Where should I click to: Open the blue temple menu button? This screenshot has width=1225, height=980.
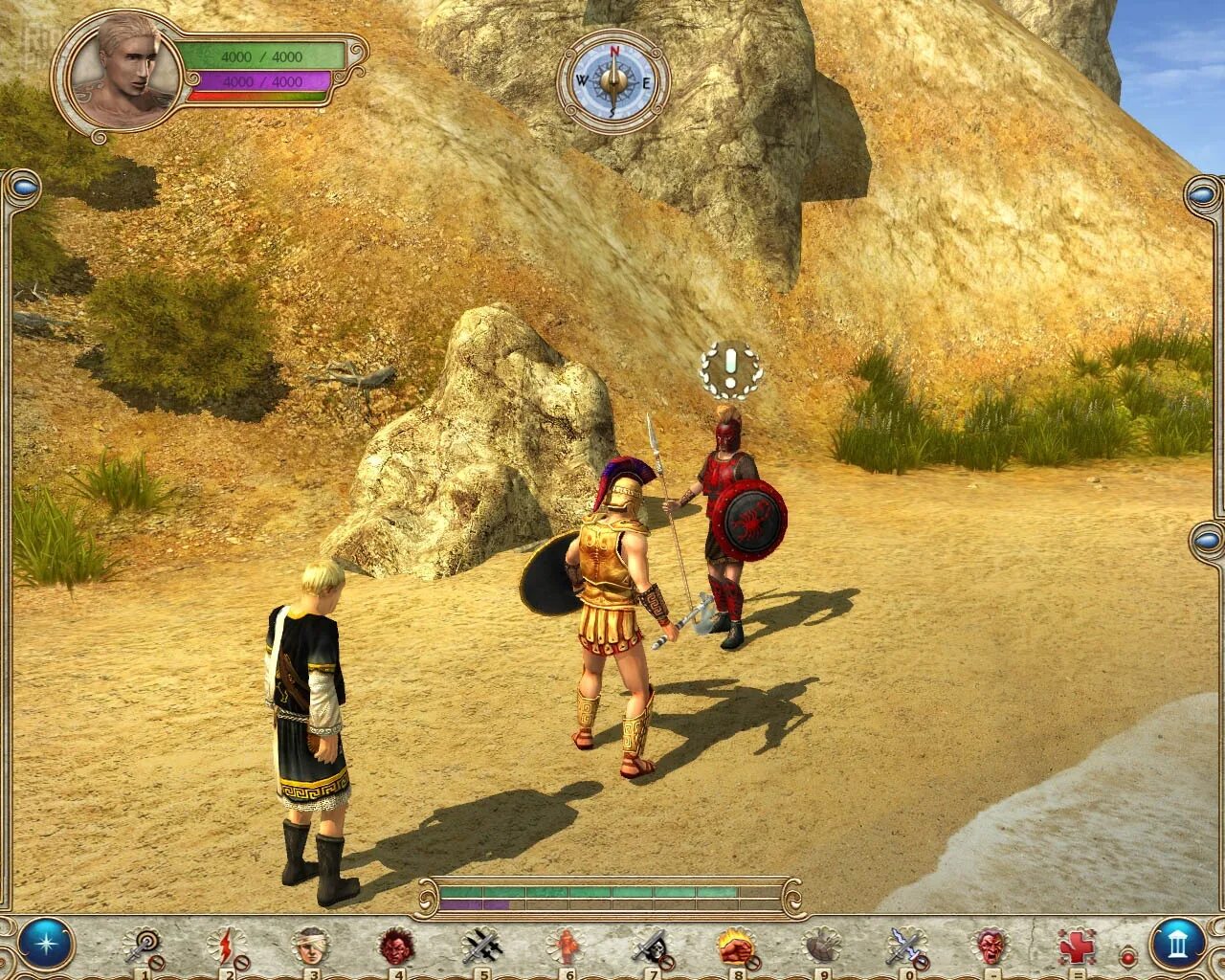1178,945
